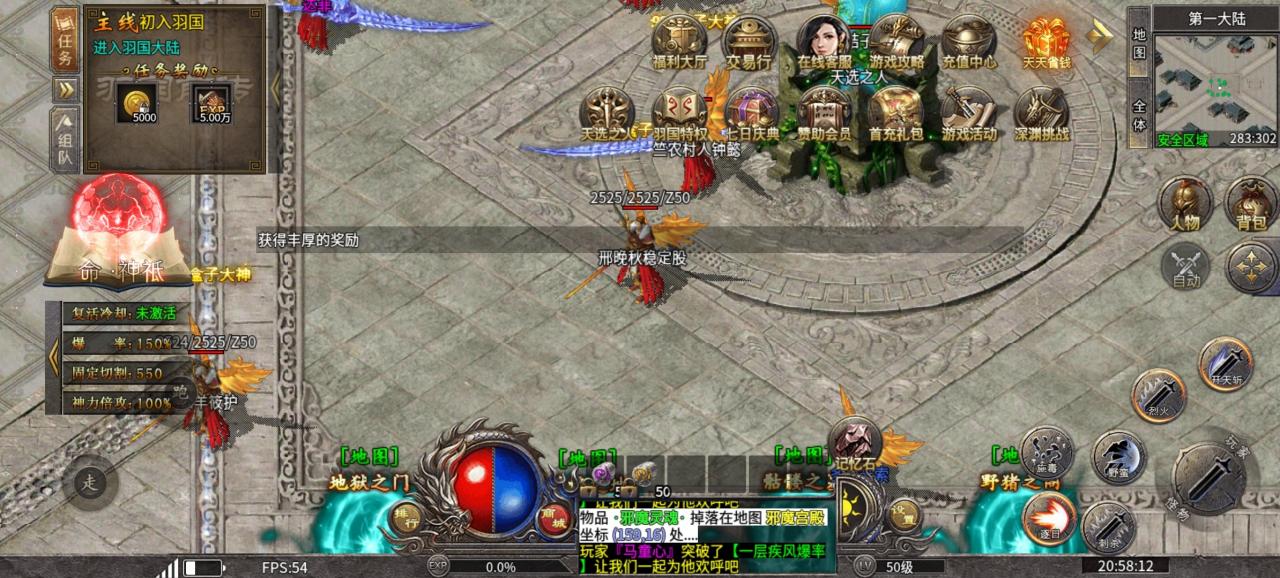Open the 背包 backpack
The height and width of the screenshot is (578, 1280).
pyautogui.click(x=1251, y=204)
